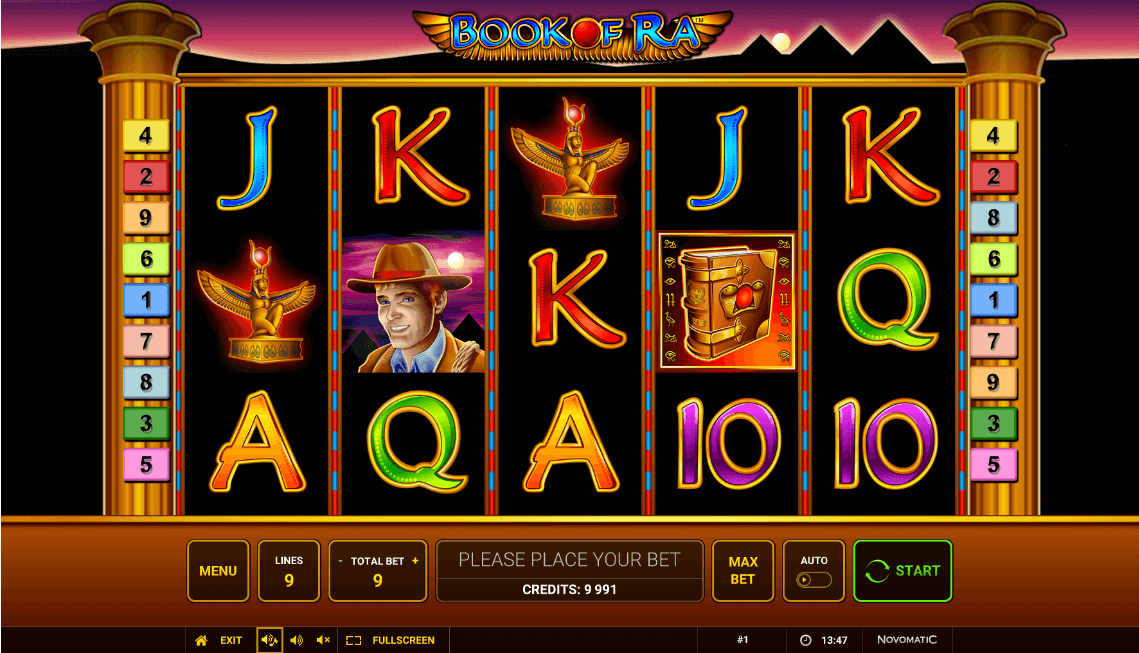
Task: Choose the plain speaker sound-only icon
Action: click(296, 640)
